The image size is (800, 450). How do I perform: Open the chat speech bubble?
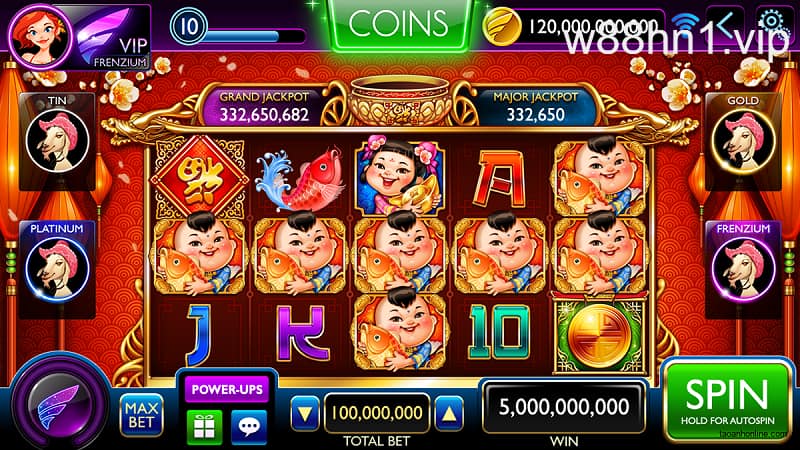click(x=248, y=424)
